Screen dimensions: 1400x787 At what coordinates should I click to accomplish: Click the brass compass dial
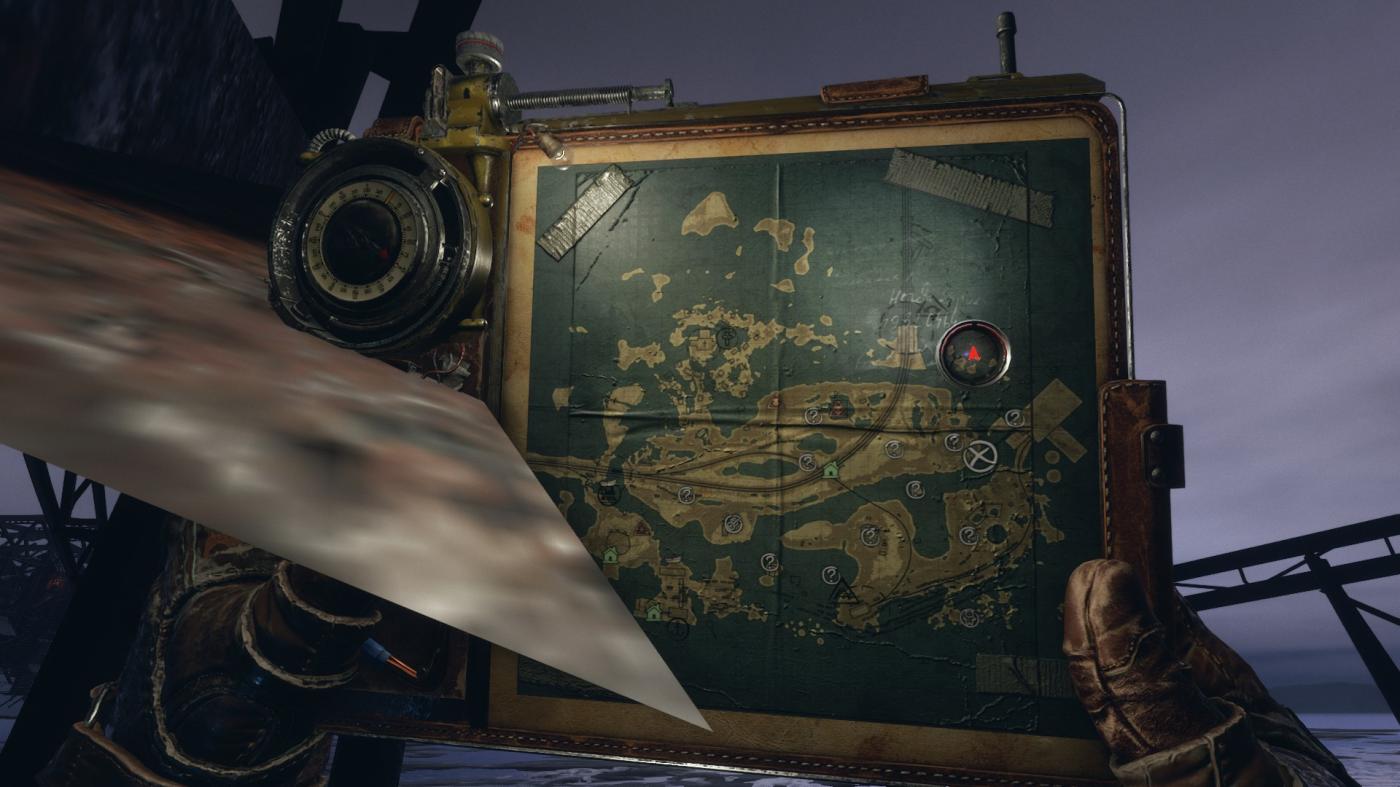(362, 242)
